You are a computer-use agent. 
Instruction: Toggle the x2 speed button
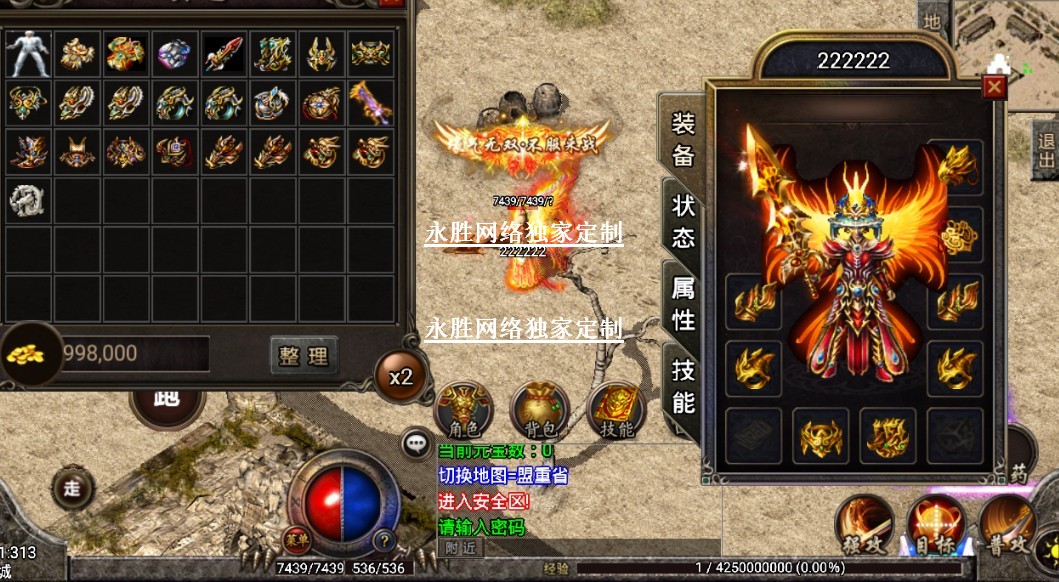pos(401,377)
